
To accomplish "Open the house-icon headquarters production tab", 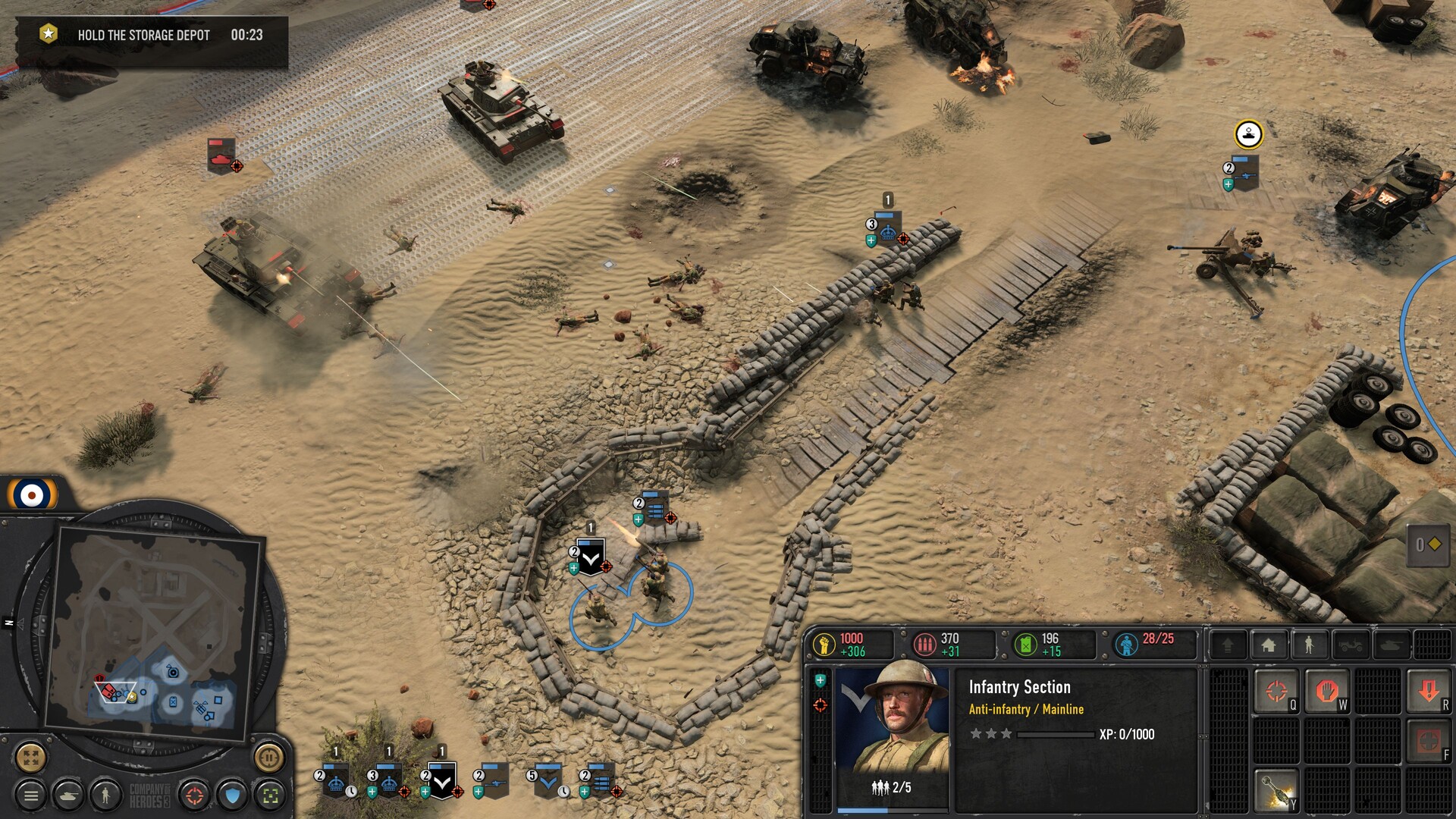I will [1269, 645].
